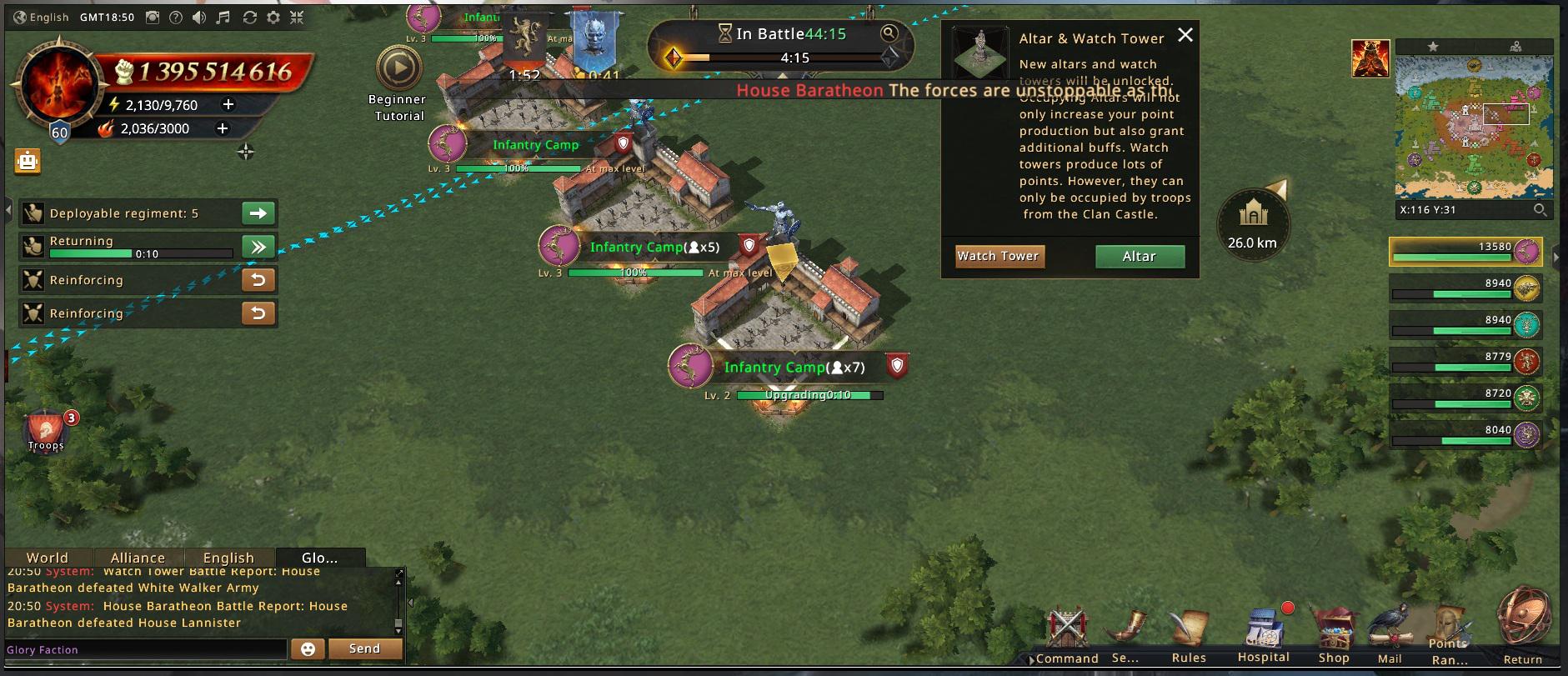Open the Troops menu
Viewport: 1568px width, 676px height.
[x=46, y=430]
